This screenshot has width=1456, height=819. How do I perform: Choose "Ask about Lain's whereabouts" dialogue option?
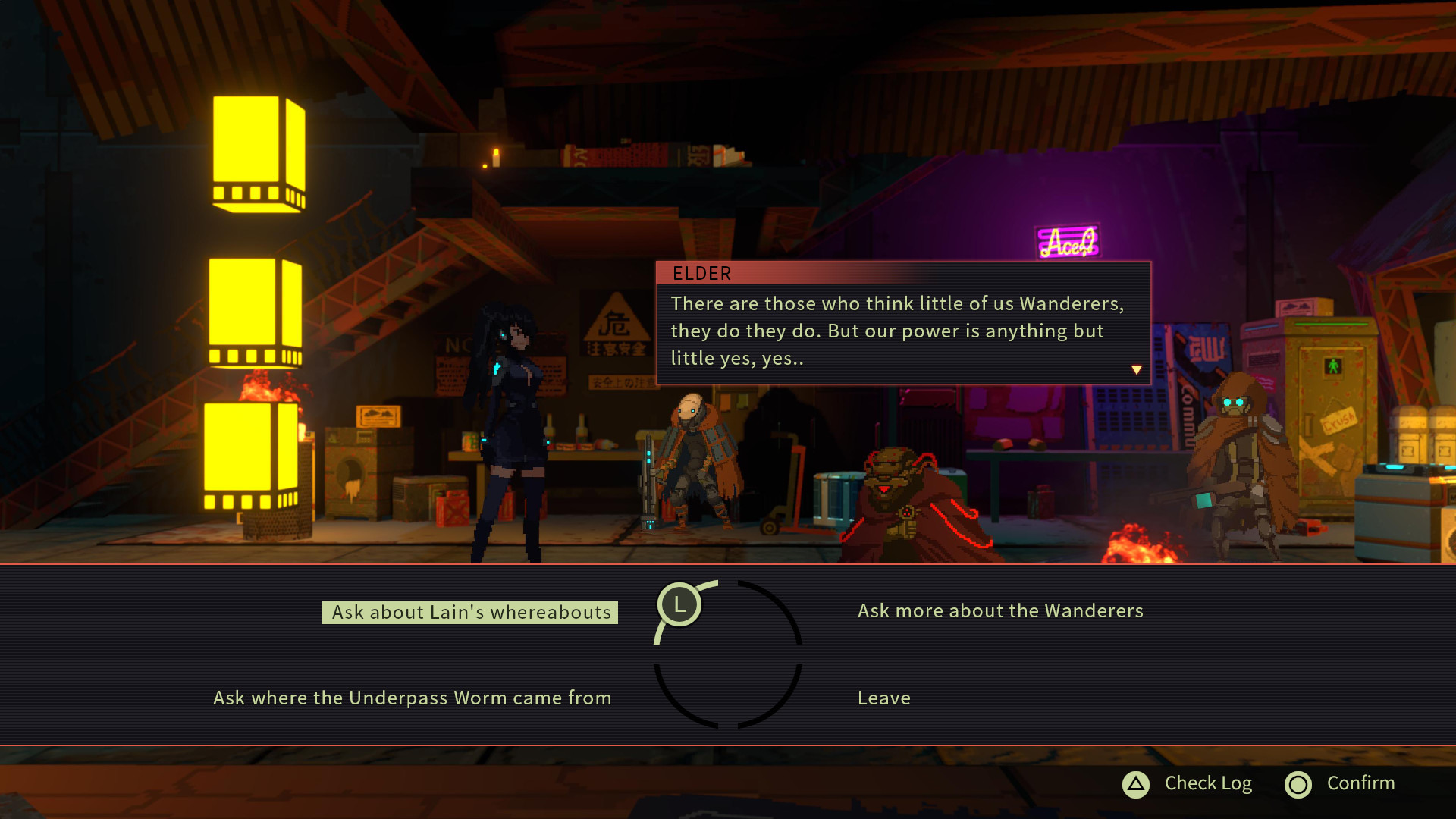[470, 613]
